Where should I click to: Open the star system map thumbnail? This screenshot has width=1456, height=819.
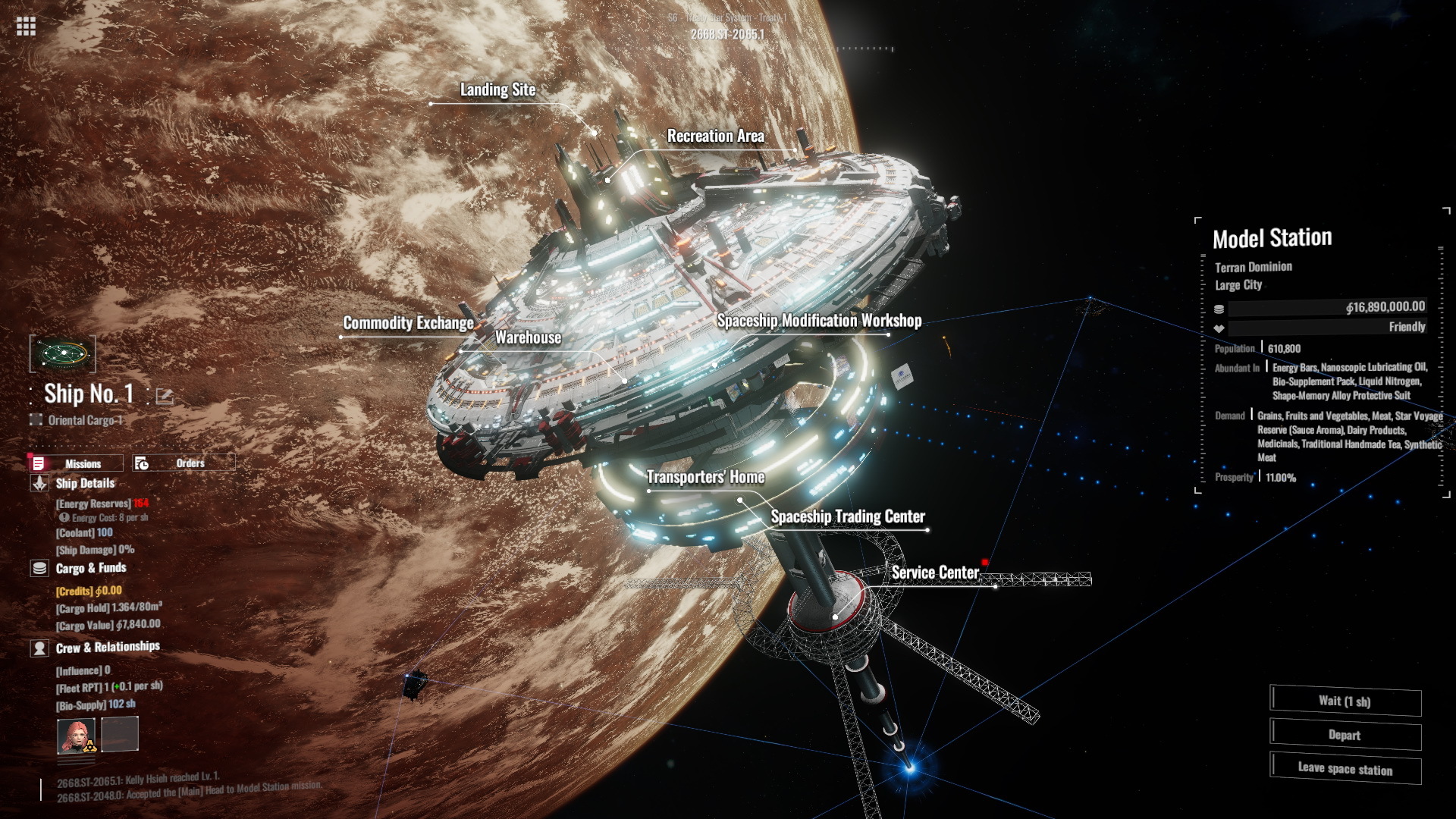(63, 353)
